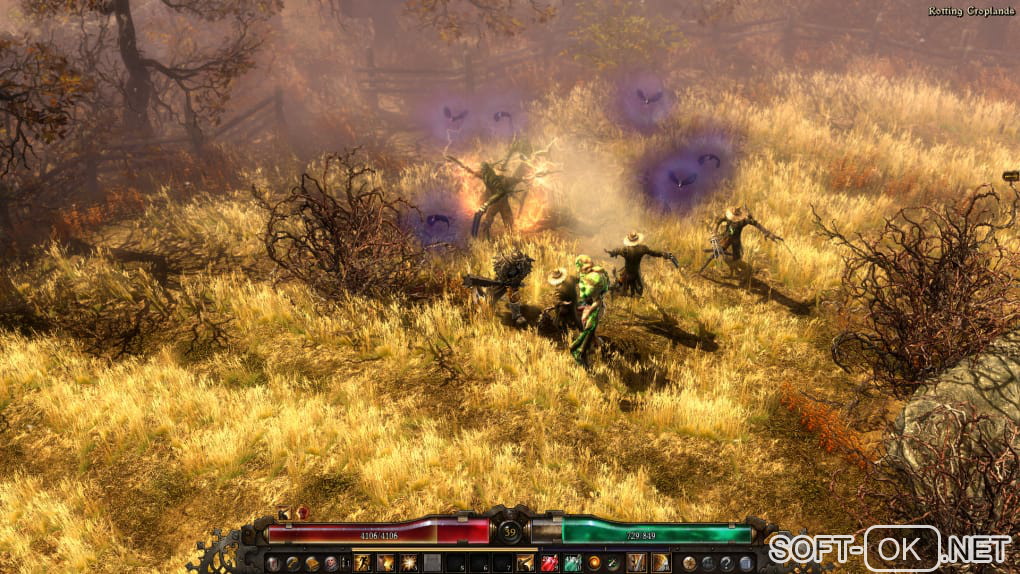Screen dimensions: 1020x574
Task: Open the blue book menu button
Action: pos(746,563)
